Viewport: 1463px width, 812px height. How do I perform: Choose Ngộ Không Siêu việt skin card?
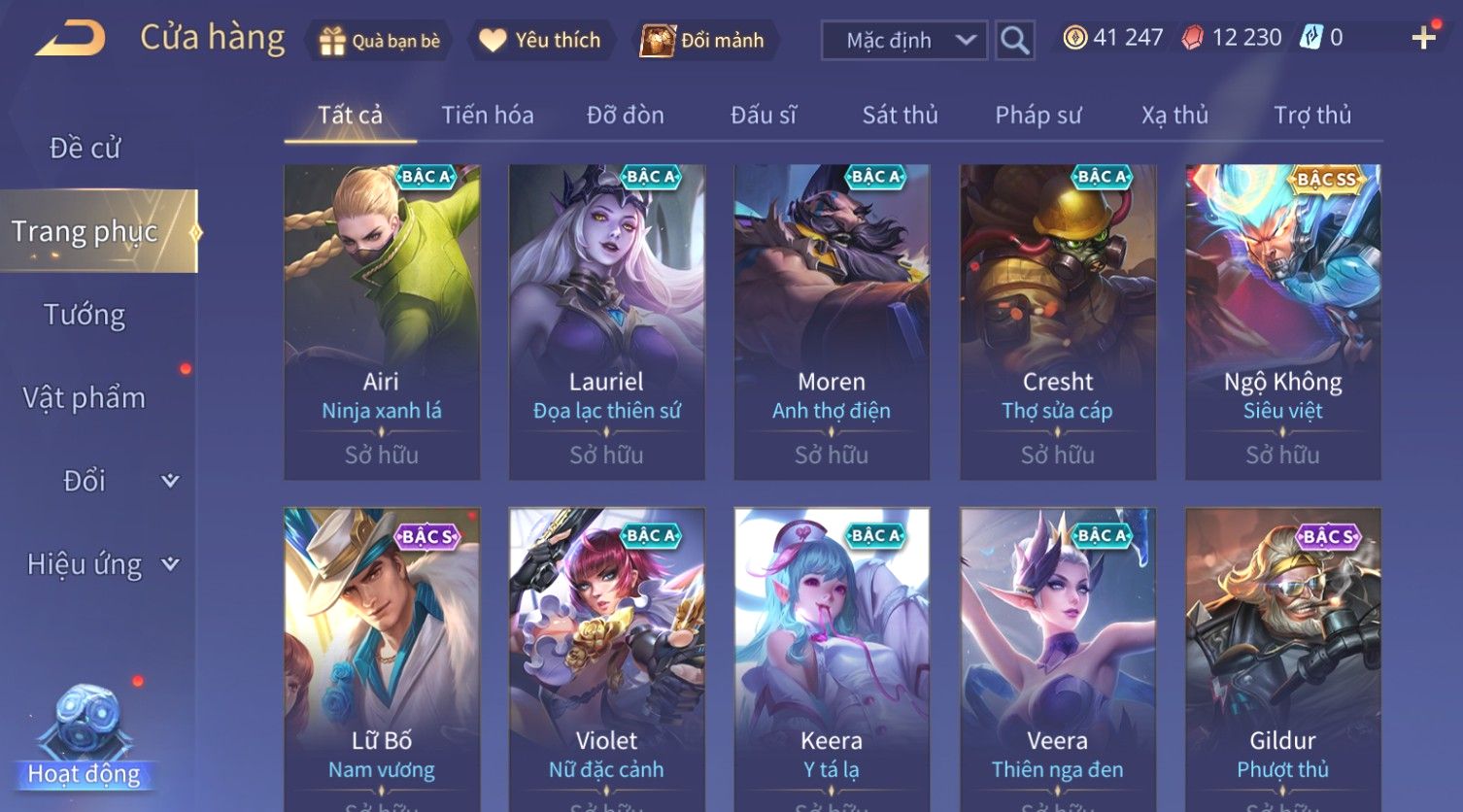[x=1282, y=321]
